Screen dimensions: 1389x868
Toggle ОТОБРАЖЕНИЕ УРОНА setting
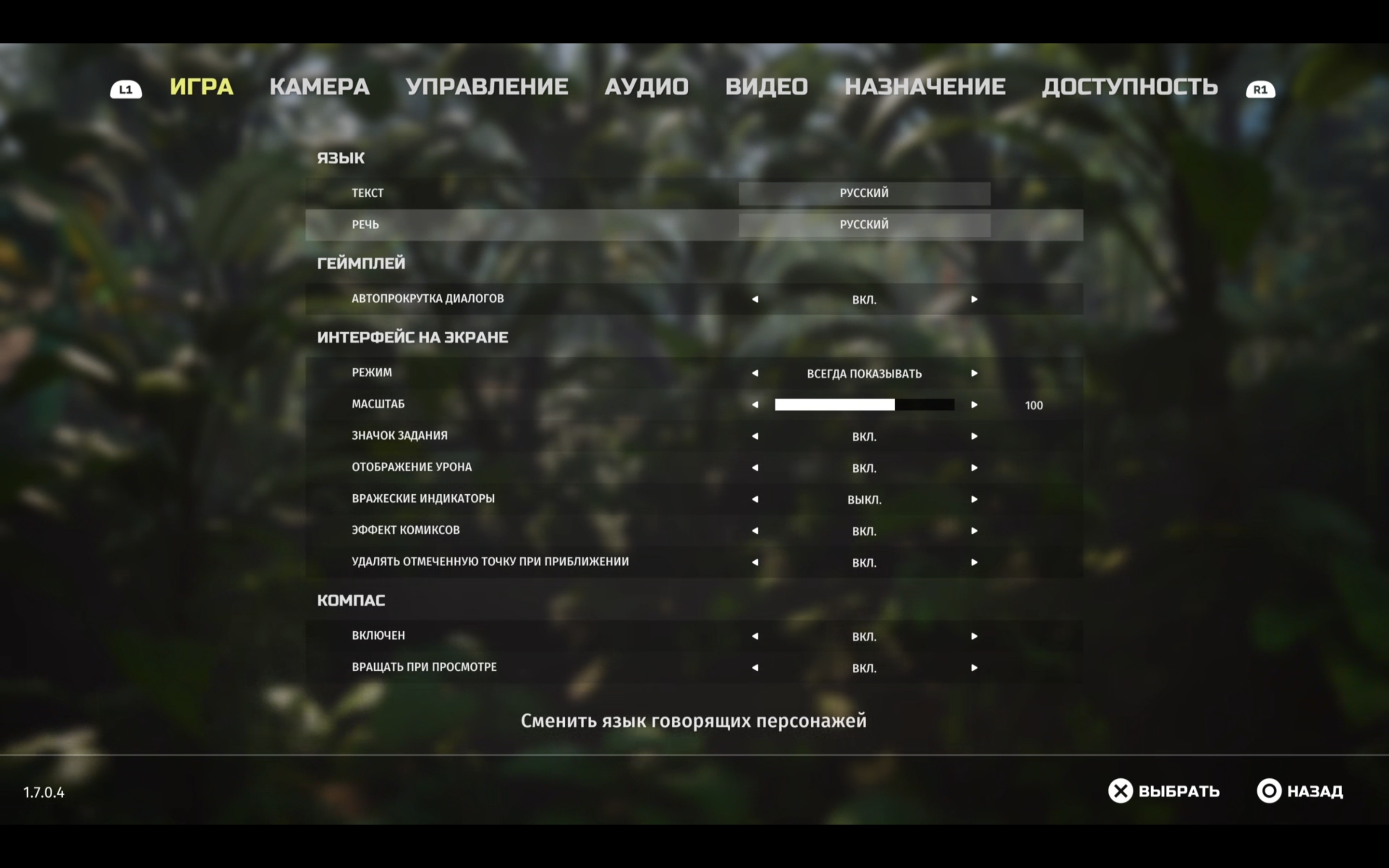(x=974, y=467)
